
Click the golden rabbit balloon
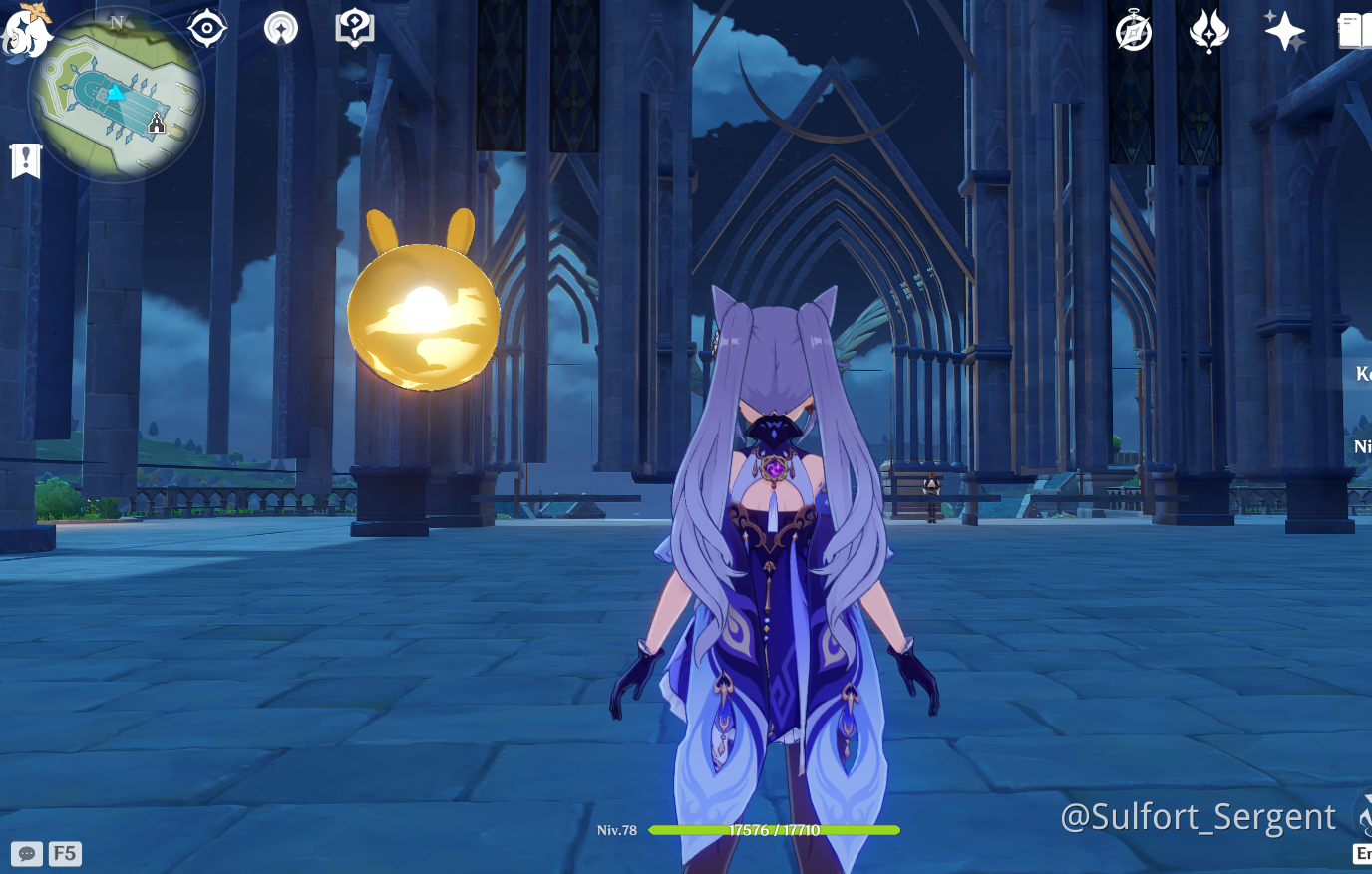(423, 312)
